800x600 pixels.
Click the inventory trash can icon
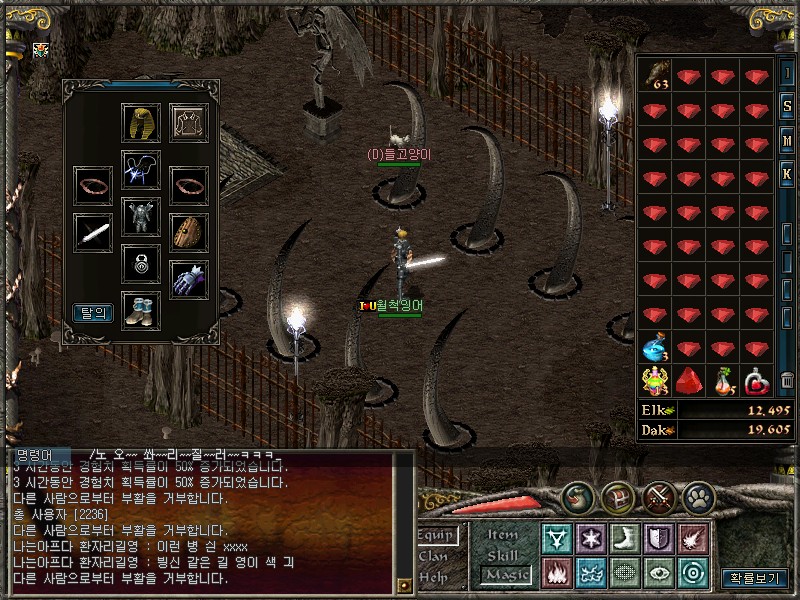point(787,381)
